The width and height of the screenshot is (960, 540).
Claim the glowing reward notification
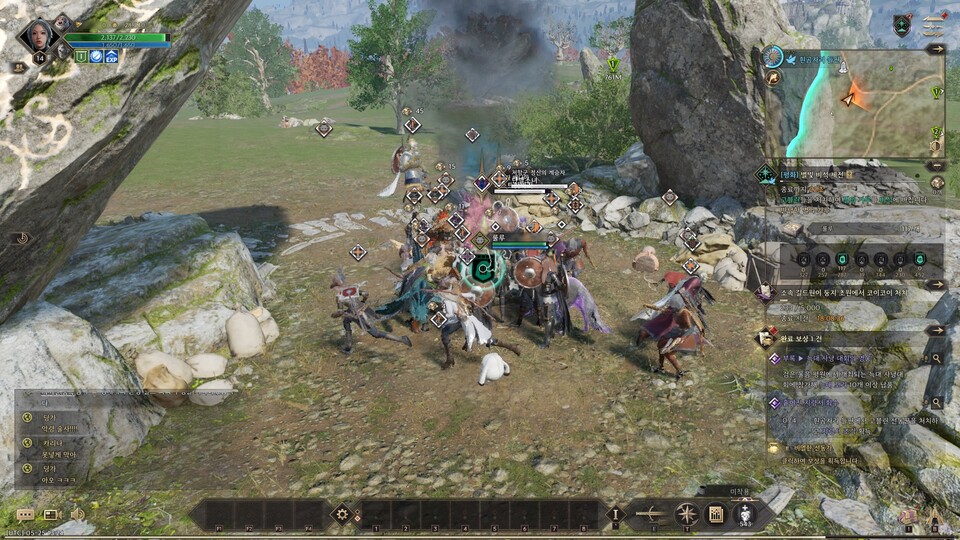772,449
